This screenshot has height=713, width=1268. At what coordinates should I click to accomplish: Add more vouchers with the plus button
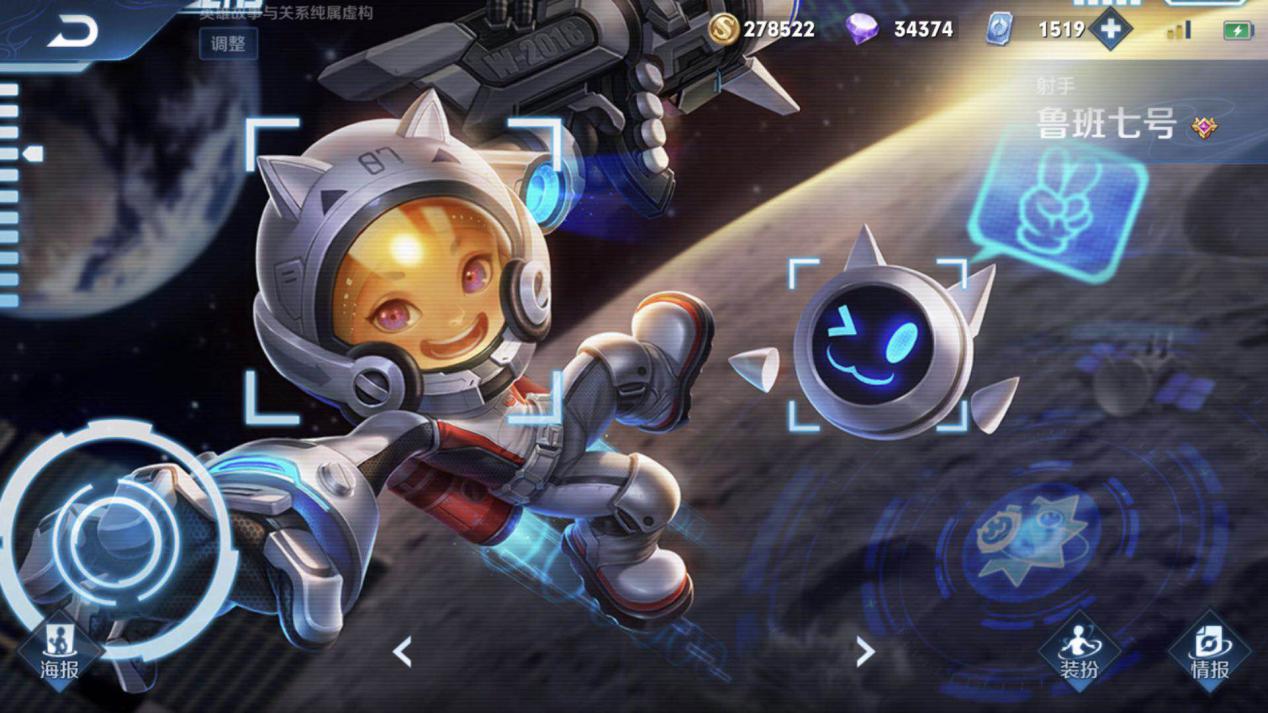(x=1110, y=29)
